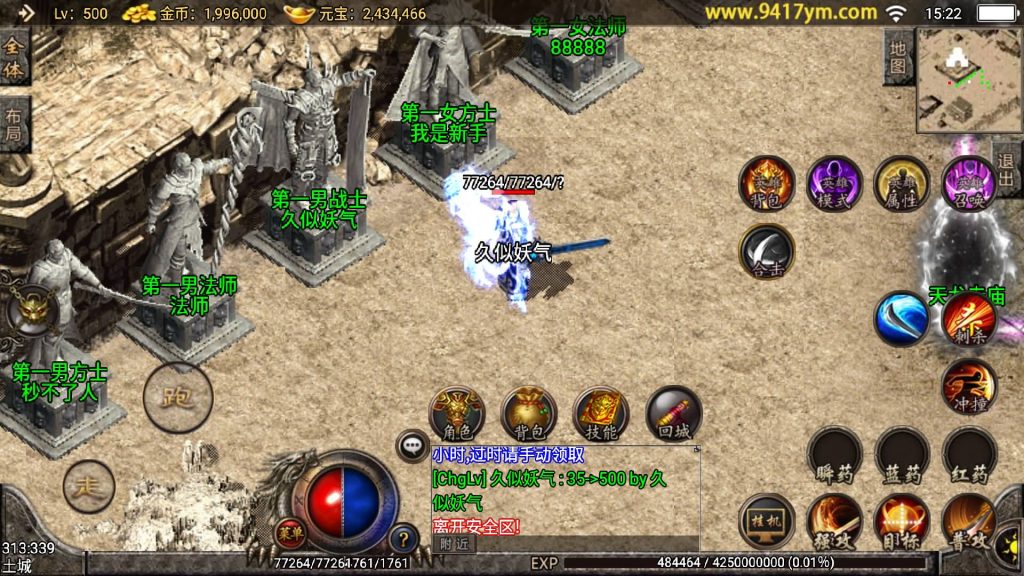Screen dimensions: 1024x576
Task: Open the 菜单 menu button
Action: tap(289, 530)
